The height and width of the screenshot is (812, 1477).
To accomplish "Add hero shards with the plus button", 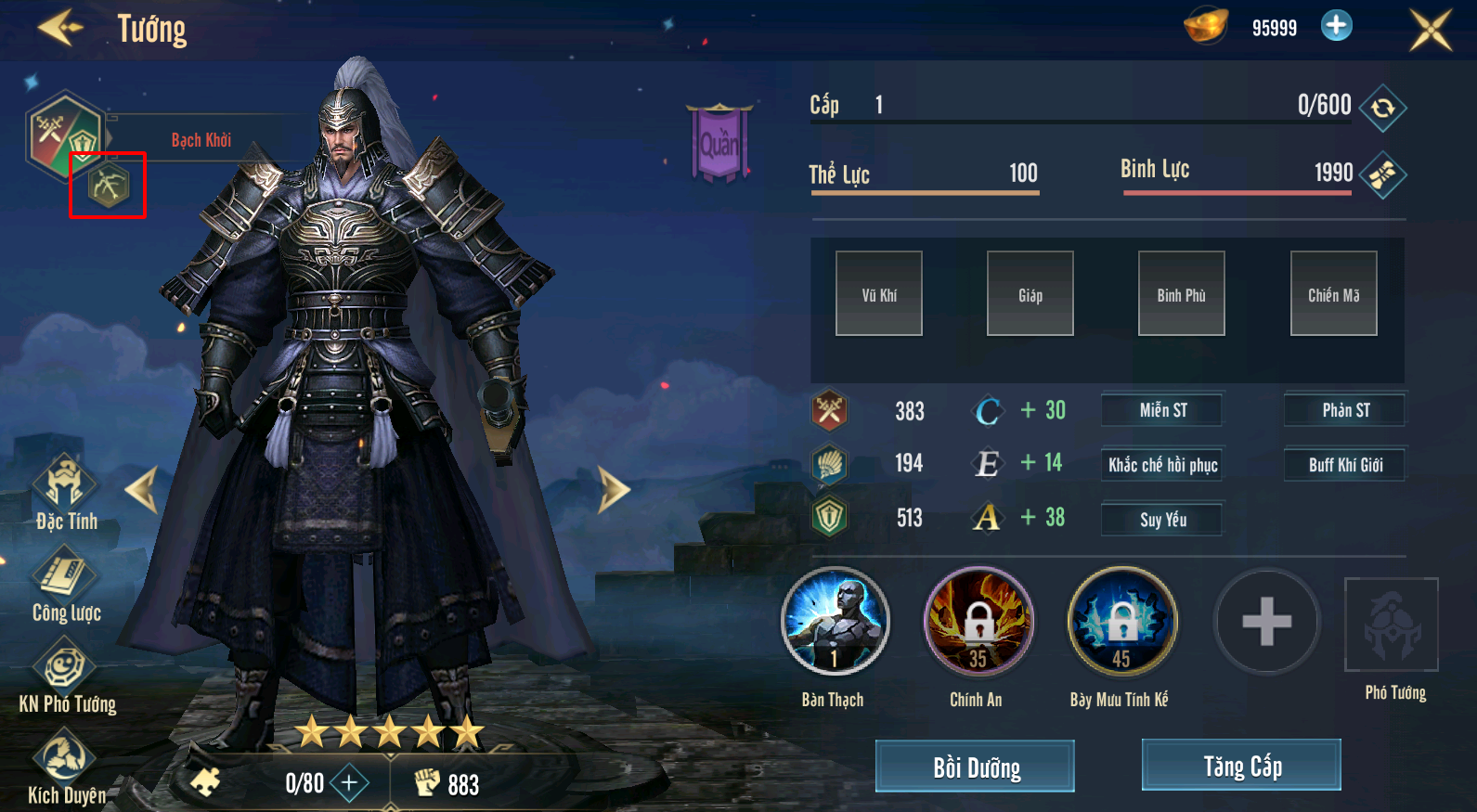I will (349, 783).
